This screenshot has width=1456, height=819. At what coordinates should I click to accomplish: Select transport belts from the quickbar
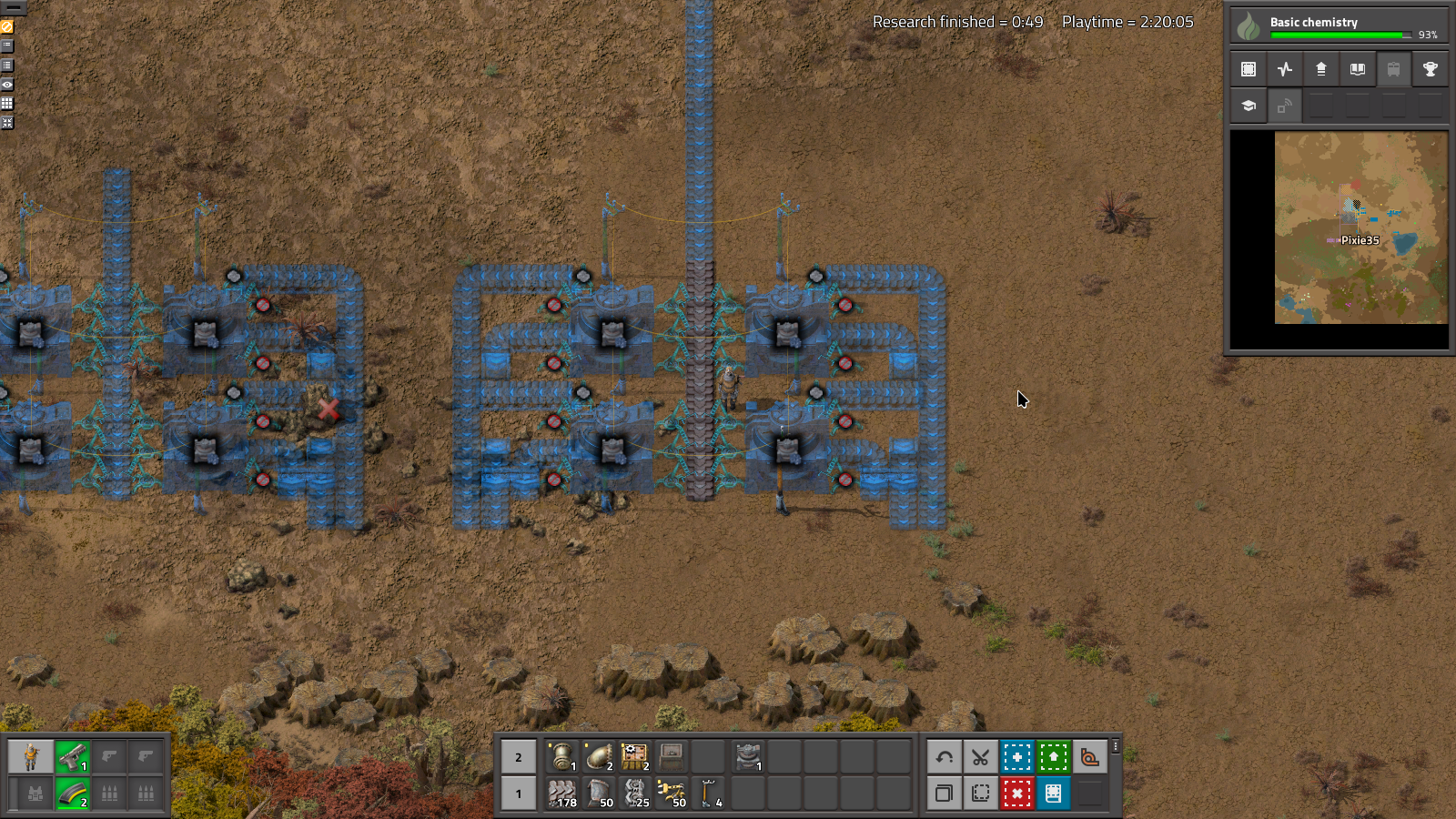click(562, 794)
